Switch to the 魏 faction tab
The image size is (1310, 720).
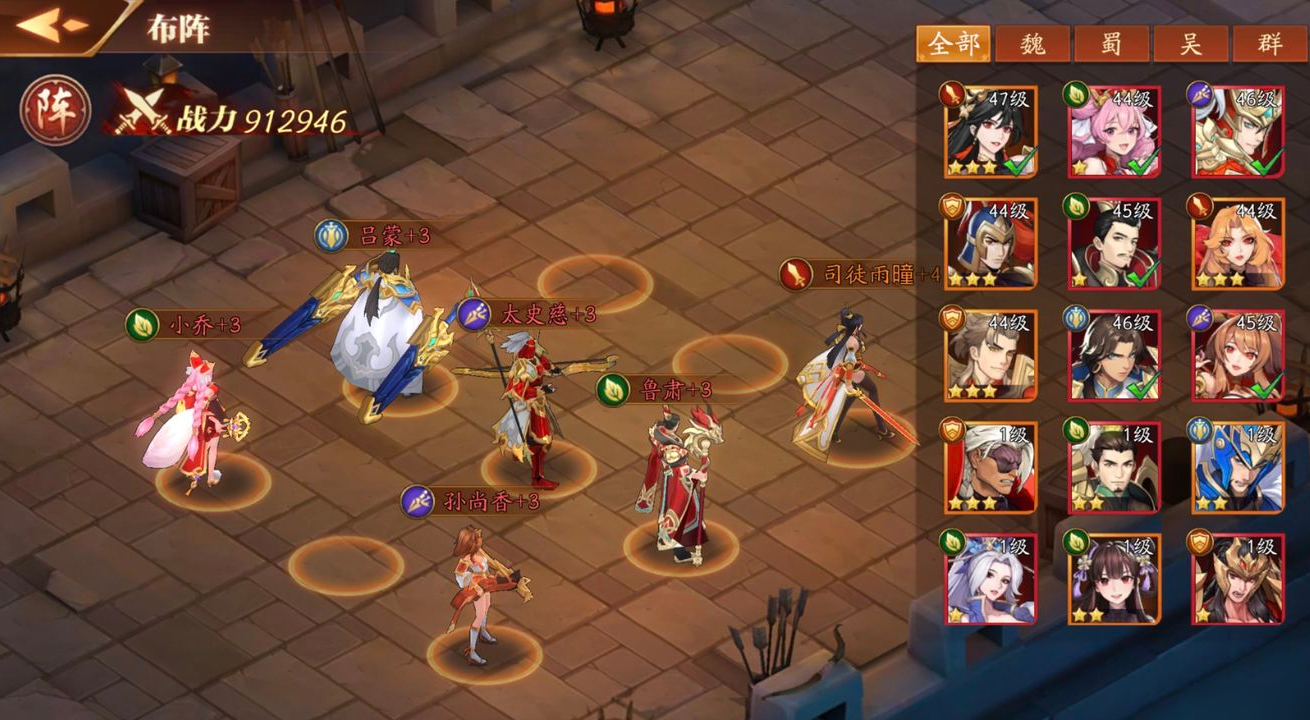1032,44
